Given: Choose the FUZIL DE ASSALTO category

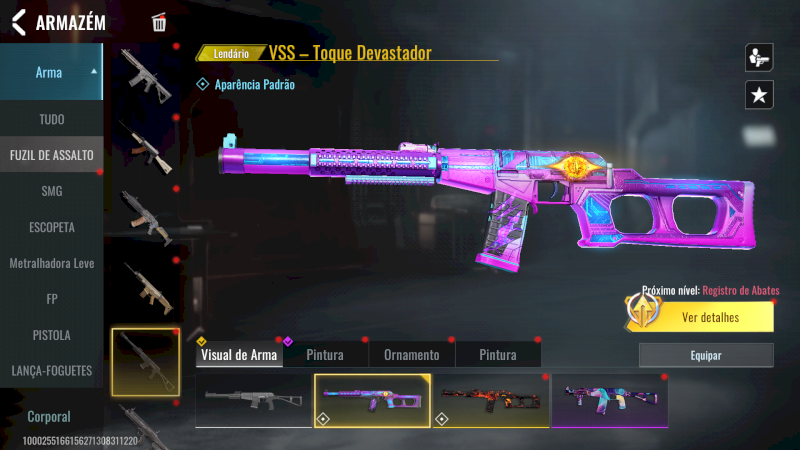Looking at the screenshot, I should [x=51, y=155].
